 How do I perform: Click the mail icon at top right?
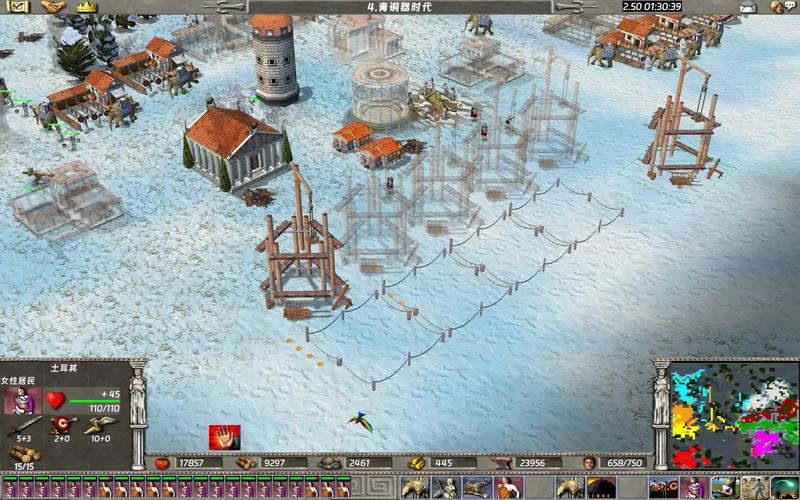click(x=747, y=7)
